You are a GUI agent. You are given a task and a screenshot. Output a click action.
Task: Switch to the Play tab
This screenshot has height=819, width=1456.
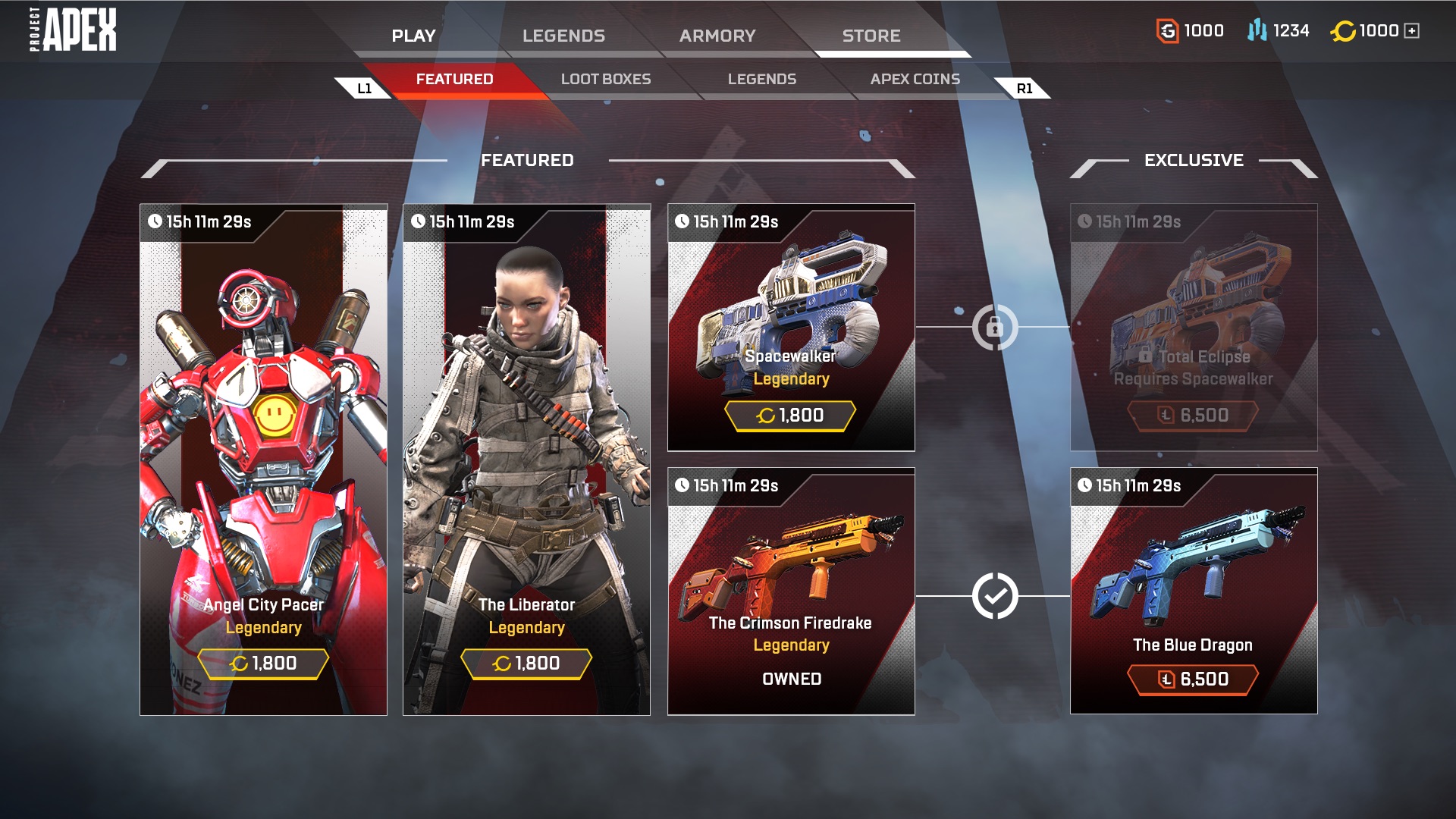coord(413,36)
